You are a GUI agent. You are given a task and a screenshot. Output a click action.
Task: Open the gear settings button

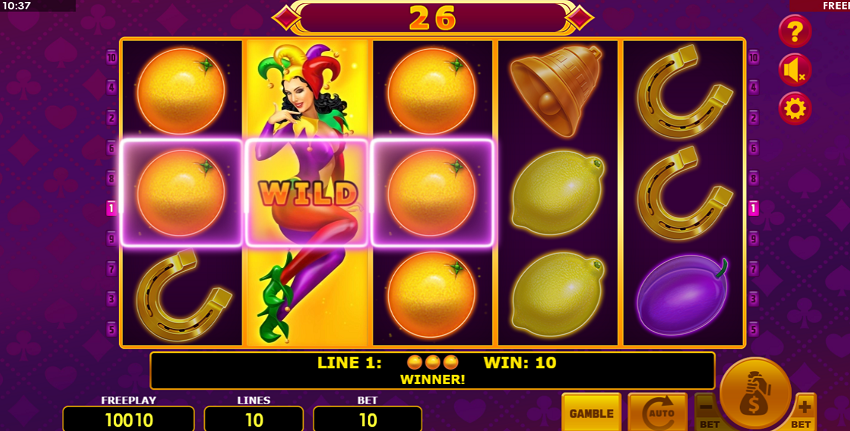[x=795, y=108]
